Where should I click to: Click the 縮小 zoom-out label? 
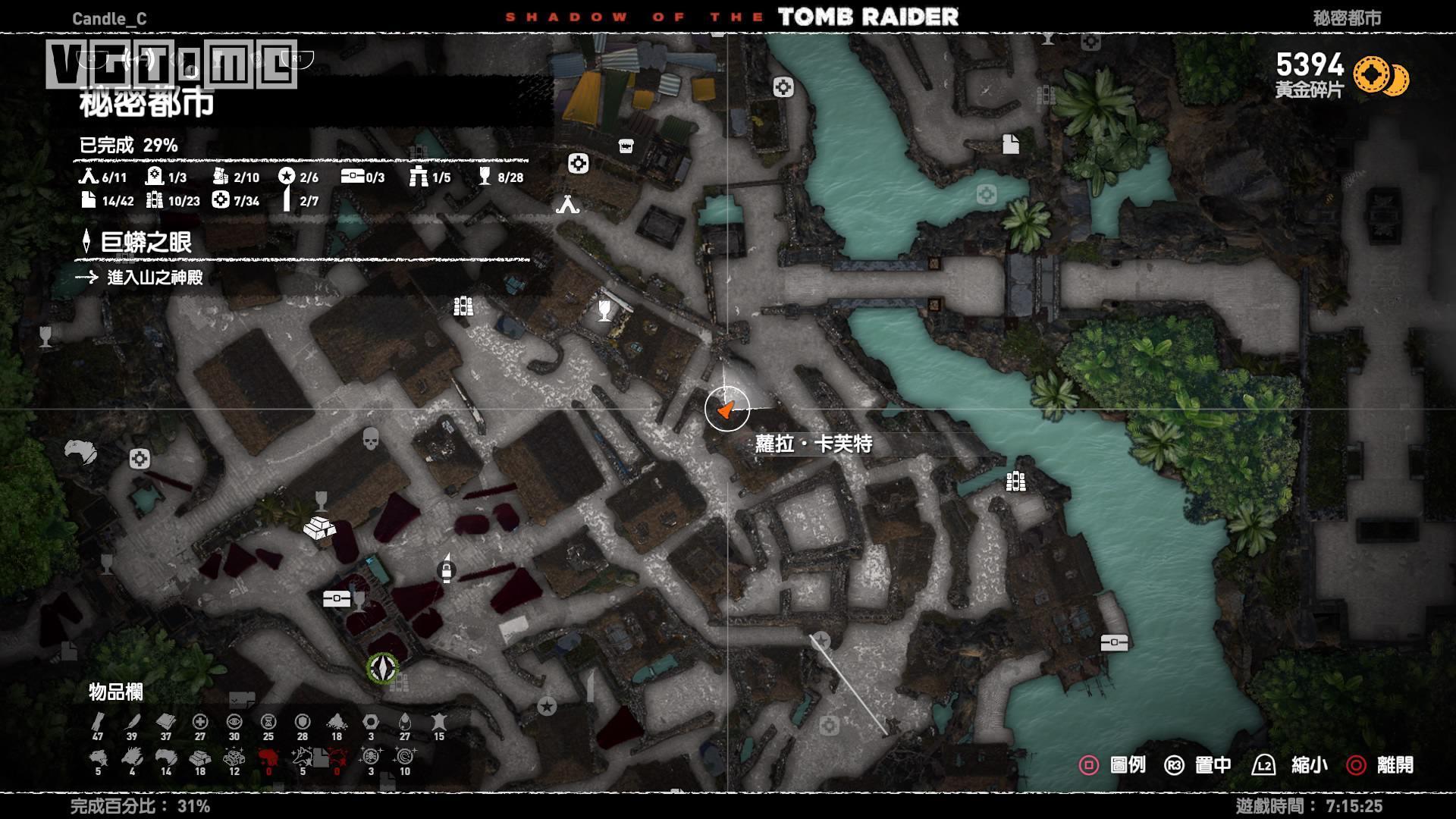pos(1309,764)
